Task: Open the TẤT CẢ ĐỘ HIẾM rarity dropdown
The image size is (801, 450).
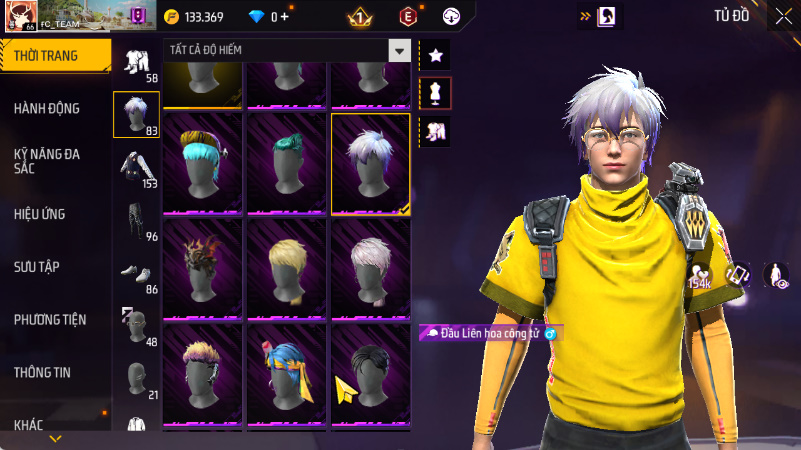Action: (287, 50)
